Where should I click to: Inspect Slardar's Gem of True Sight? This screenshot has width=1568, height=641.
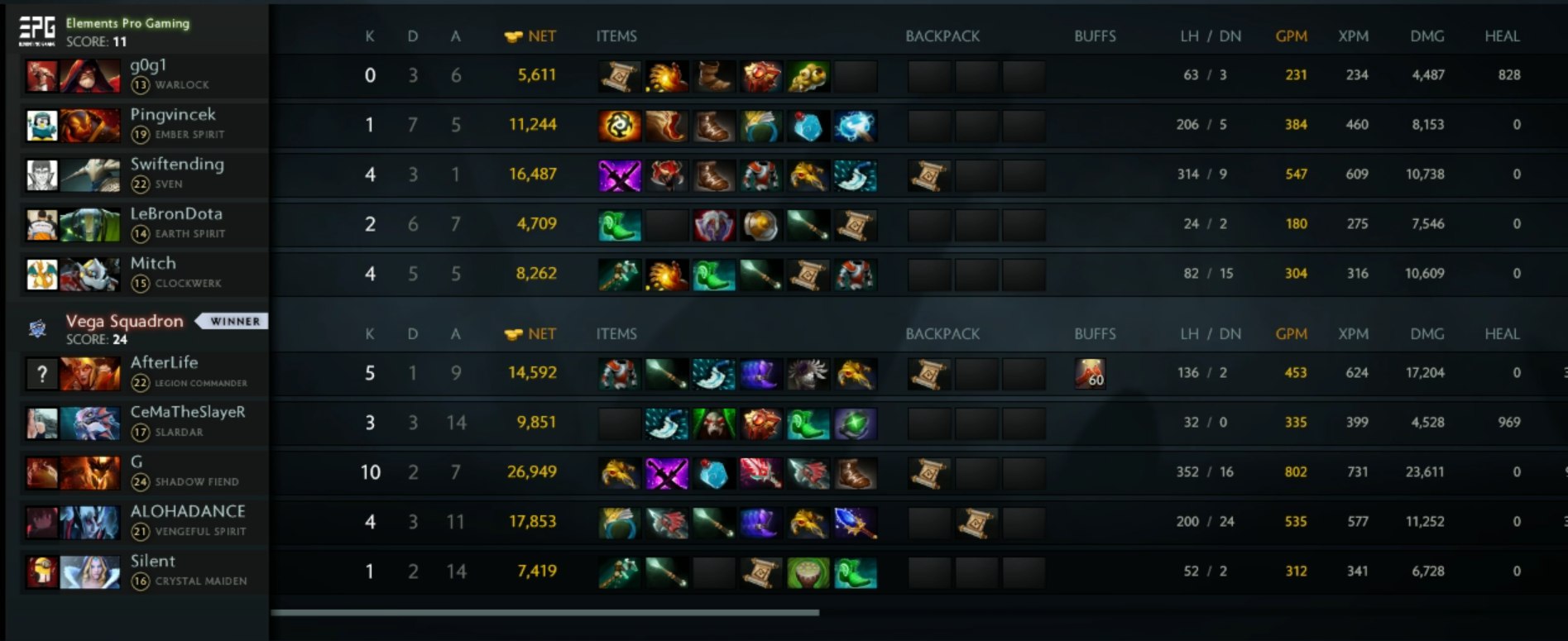click(855, 423)
